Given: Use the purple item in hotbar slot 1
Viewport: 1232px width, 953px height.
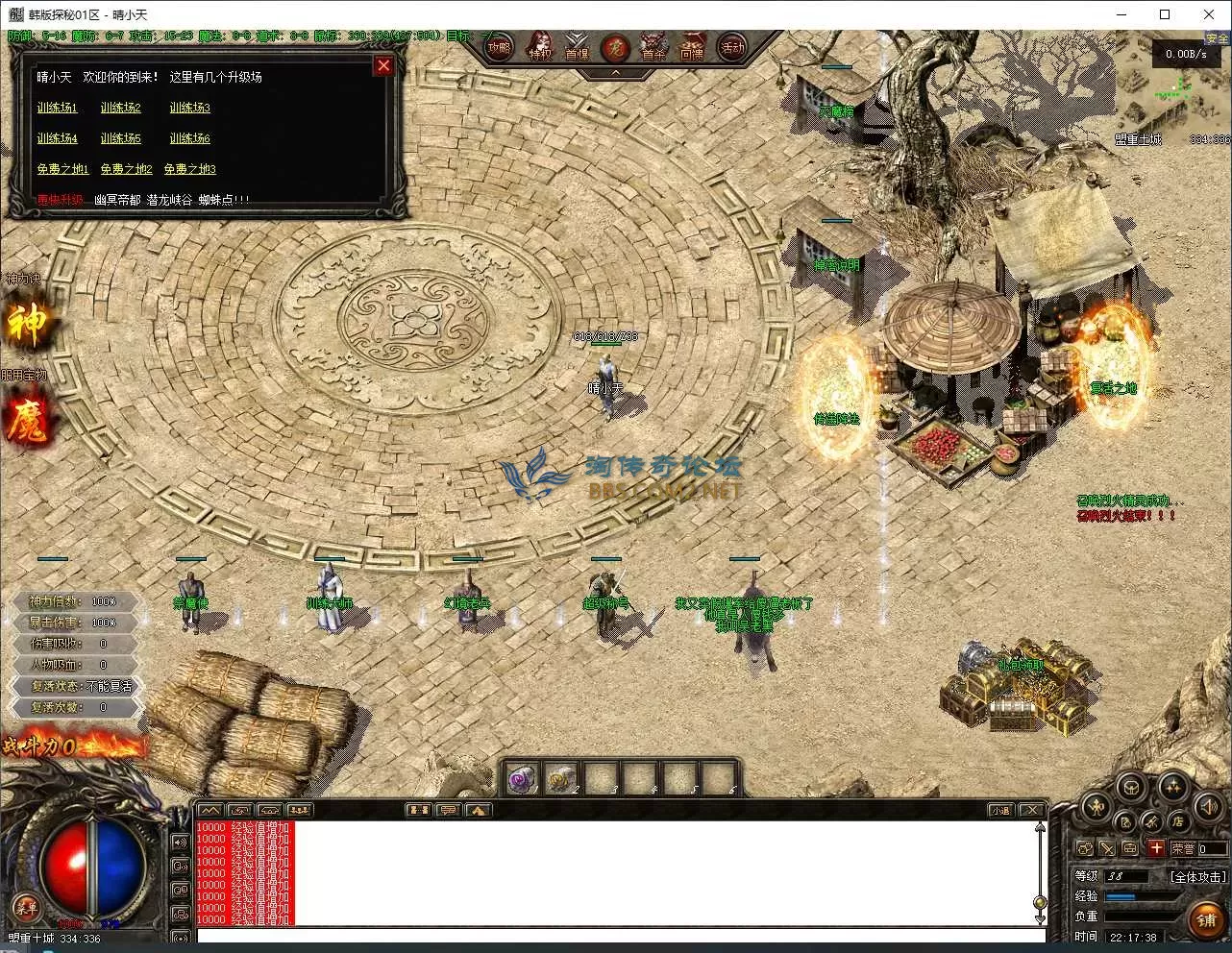Looking at the screenshot, I should pyautogui.click(x=522, y=778).
